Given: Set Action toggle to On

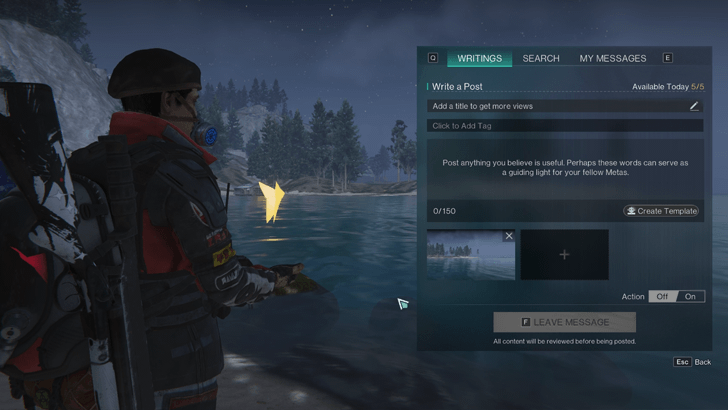Looking at the screenshot, I should point(690,297).
